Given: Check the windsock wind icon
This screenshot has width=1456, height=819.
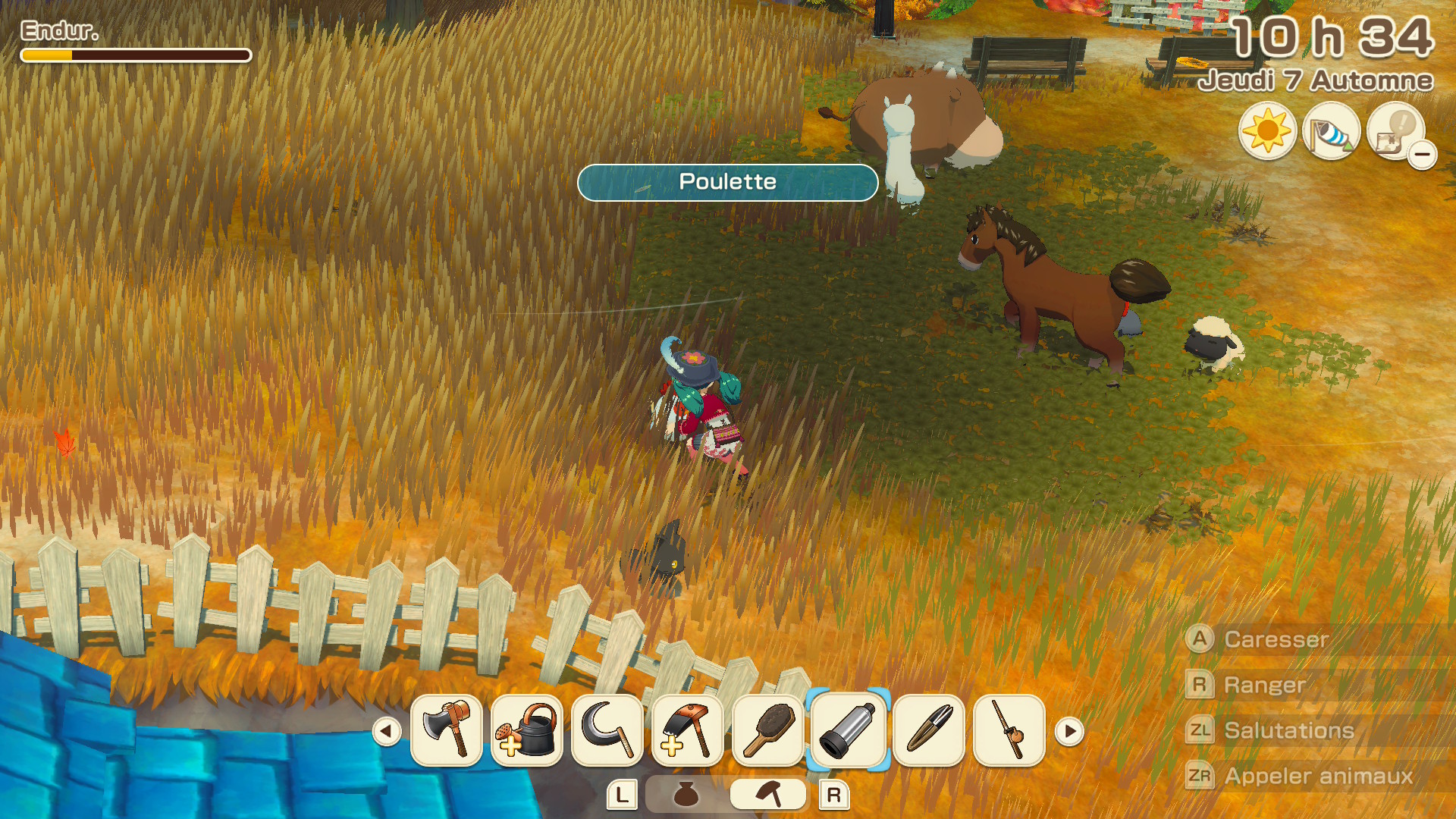Looking at the screenshot, I should 1331,131.
